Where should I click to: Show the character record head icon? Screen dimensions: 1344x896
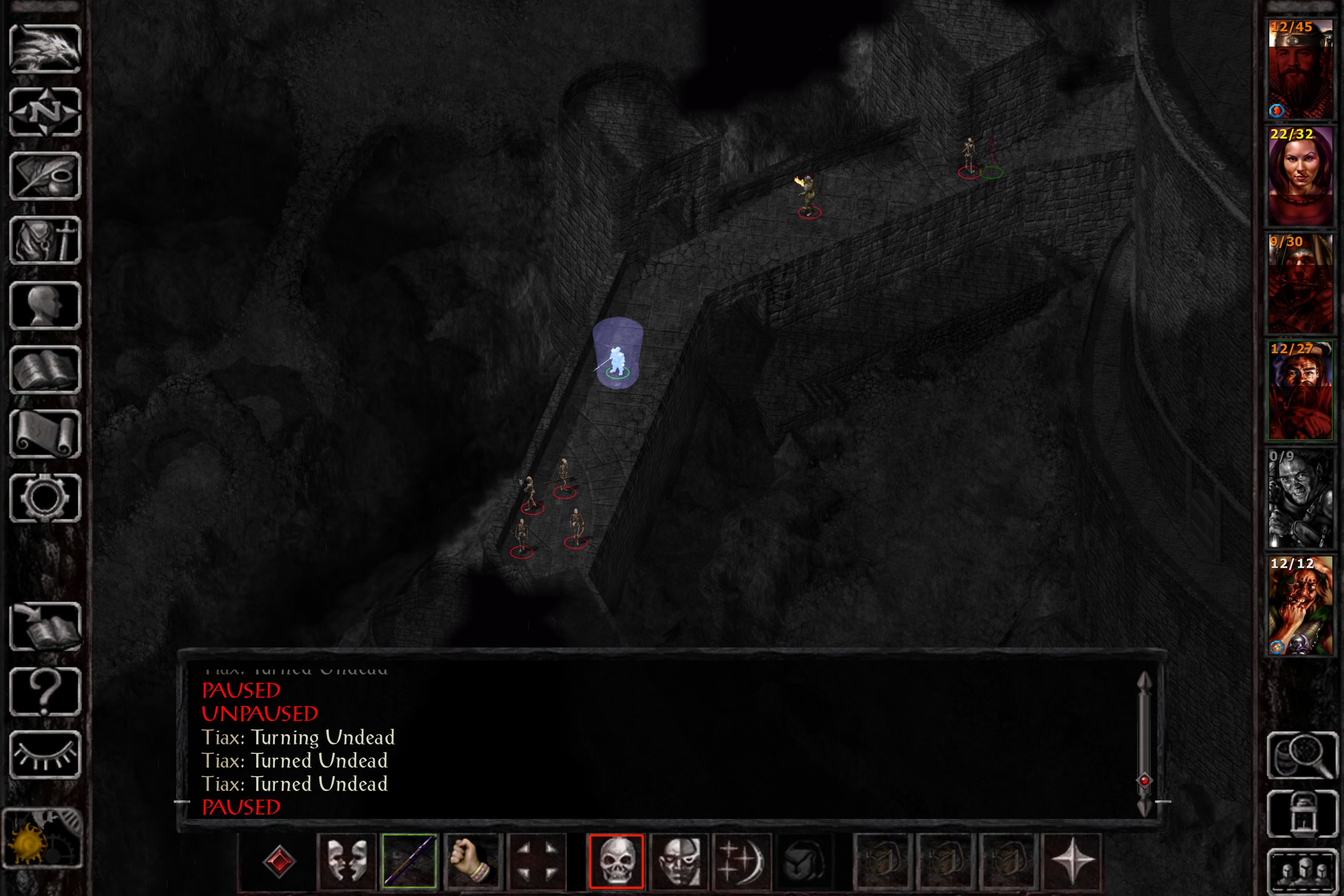[45, 305]
